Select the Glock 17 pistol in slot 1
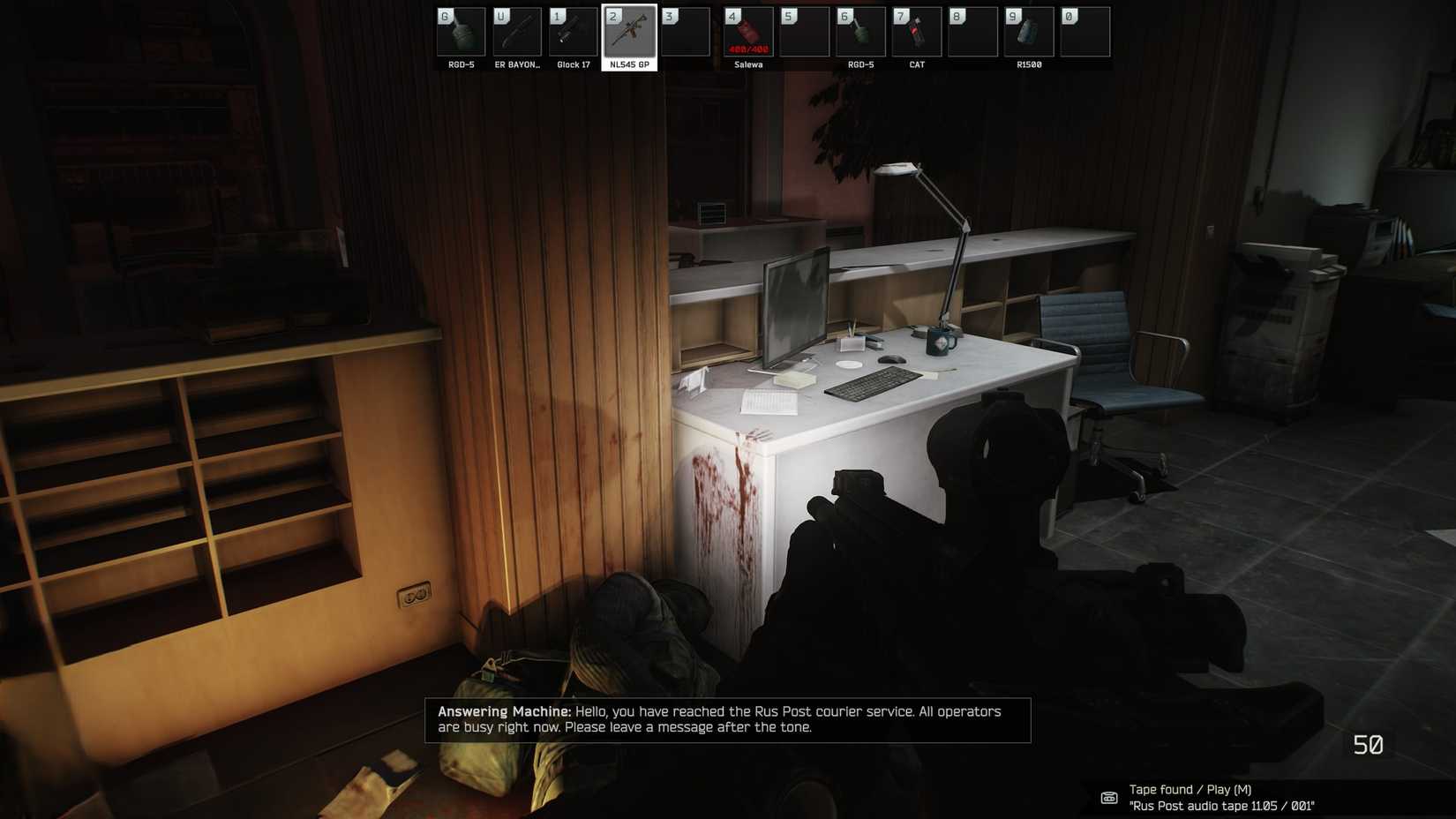 572,31
